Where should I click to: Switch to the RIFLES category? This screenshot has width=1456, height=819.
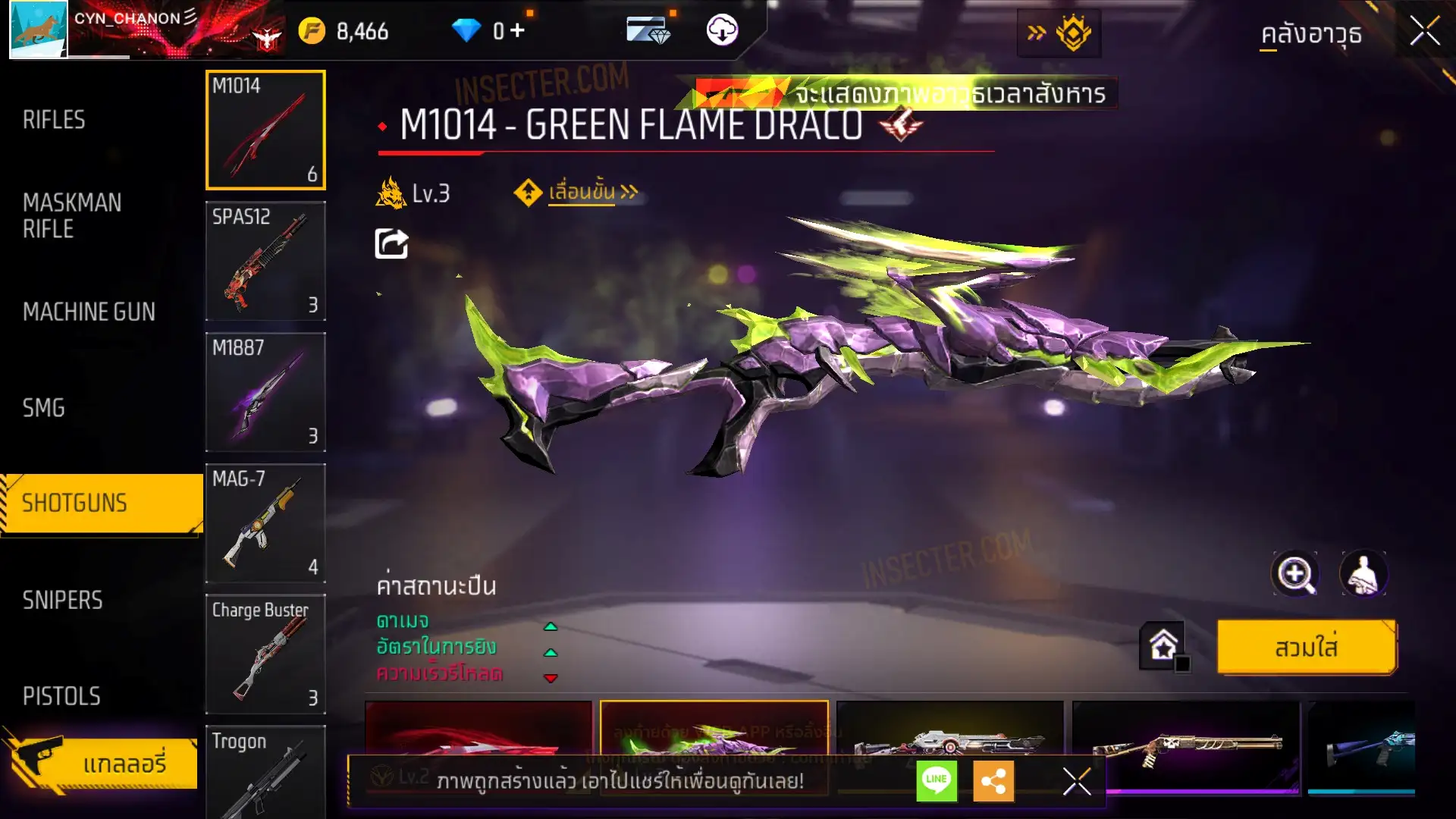54,120
